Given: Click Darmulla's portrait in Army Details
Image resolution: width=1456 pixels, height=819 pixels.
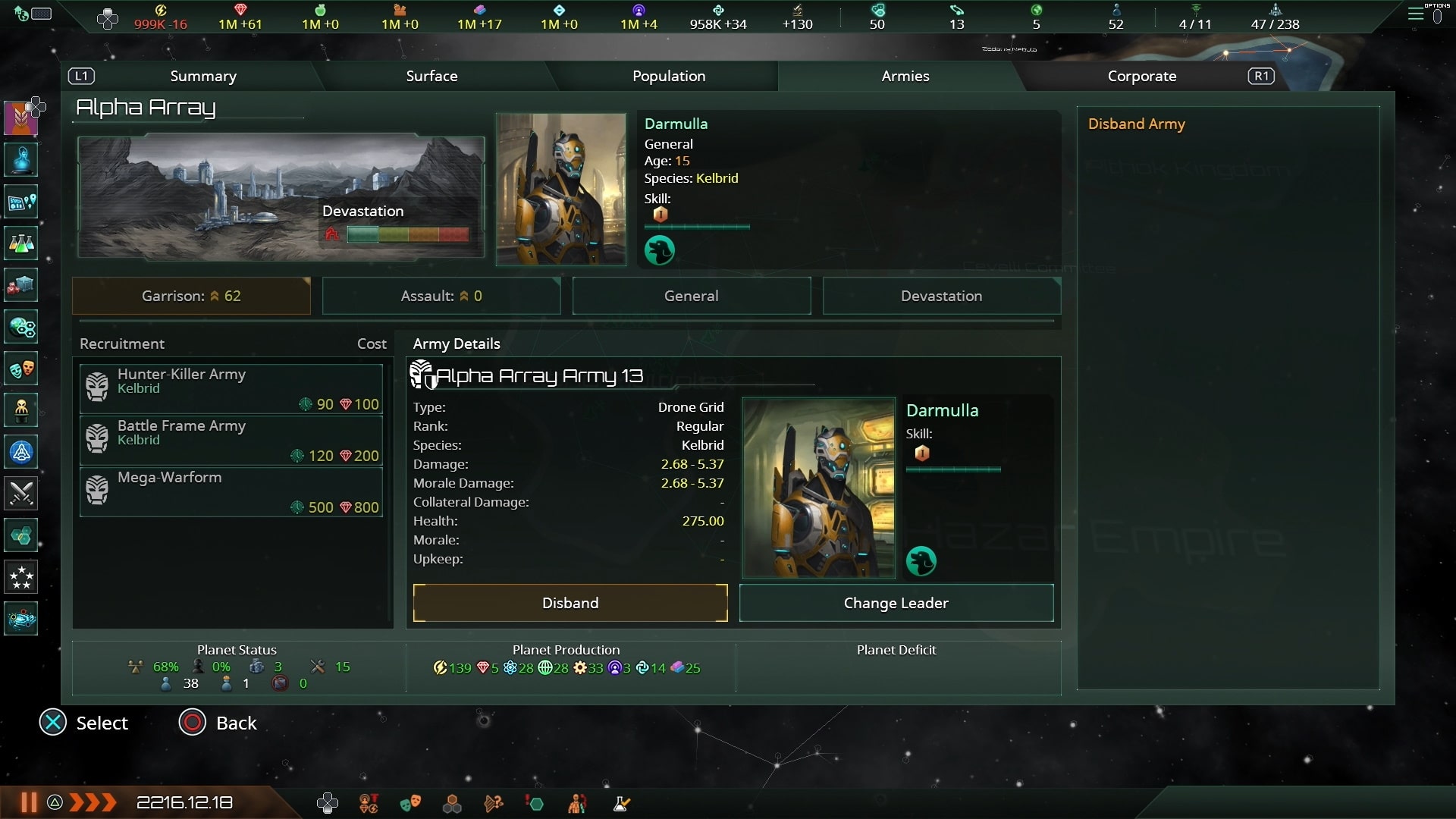Looking at the screenshot, I should [818, 488].
